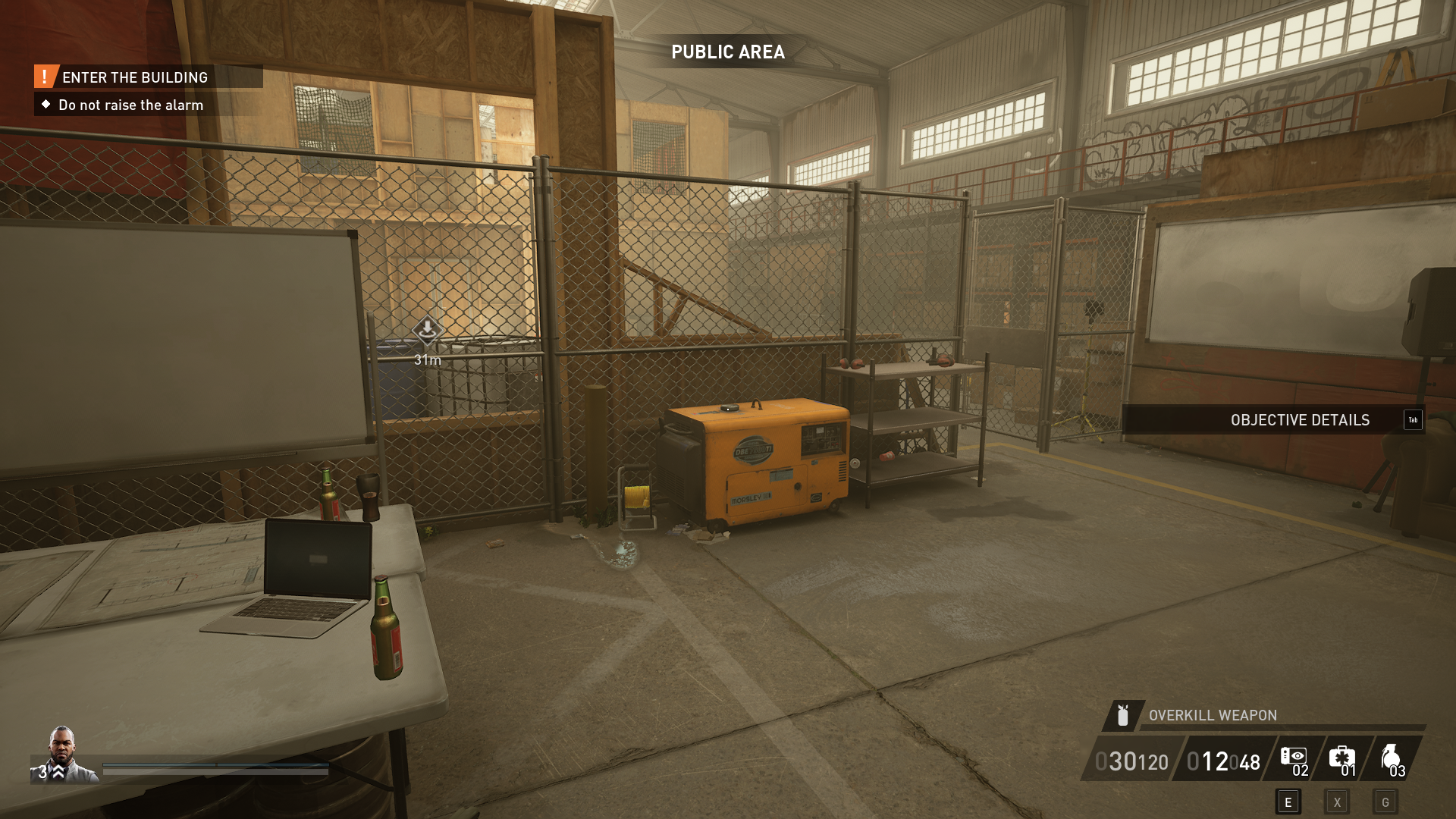This screenshot has width=1456, height=819.
Task: Select the Overkill weapon bomb icon
Action: point(1122,714)
